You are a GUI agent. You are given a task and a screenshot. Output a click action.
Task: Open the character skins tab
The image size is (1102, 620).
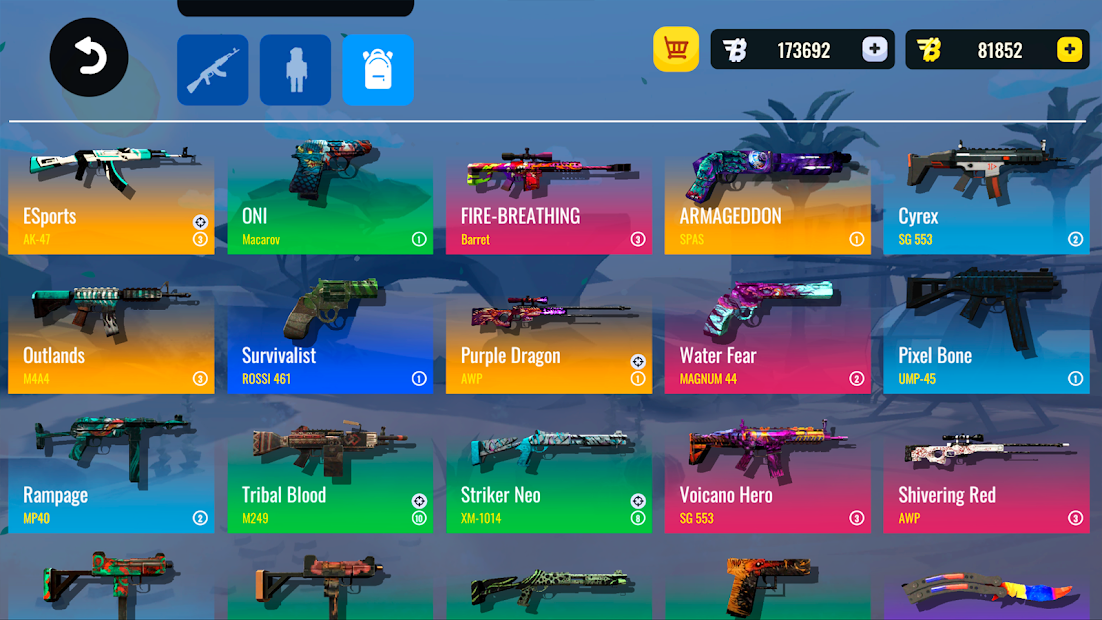(295, 70)
